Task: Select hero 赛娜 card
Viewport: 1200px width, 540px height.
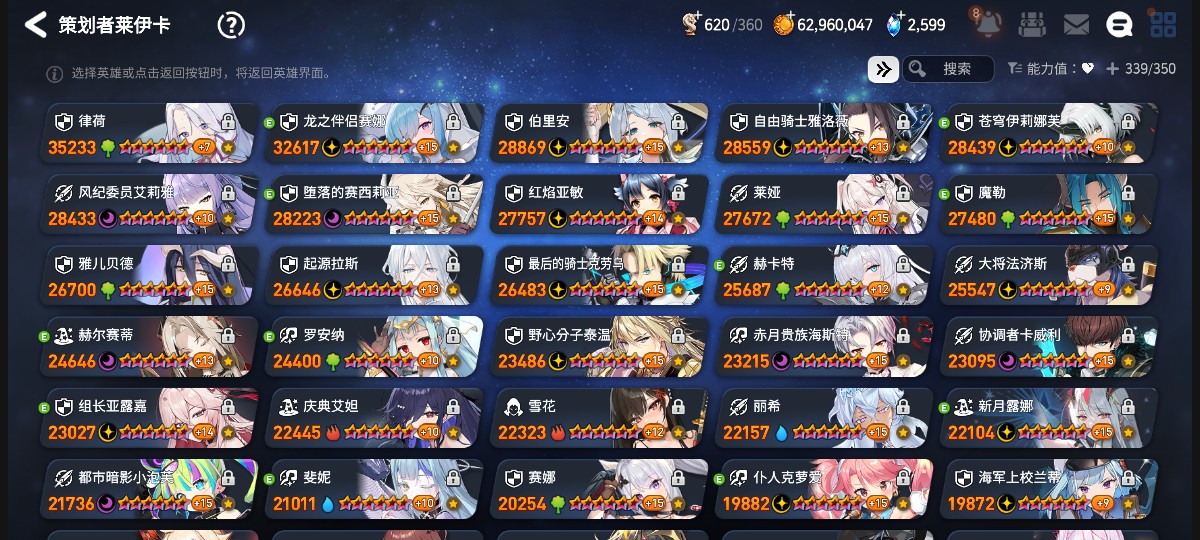Action: coord(598,488)
